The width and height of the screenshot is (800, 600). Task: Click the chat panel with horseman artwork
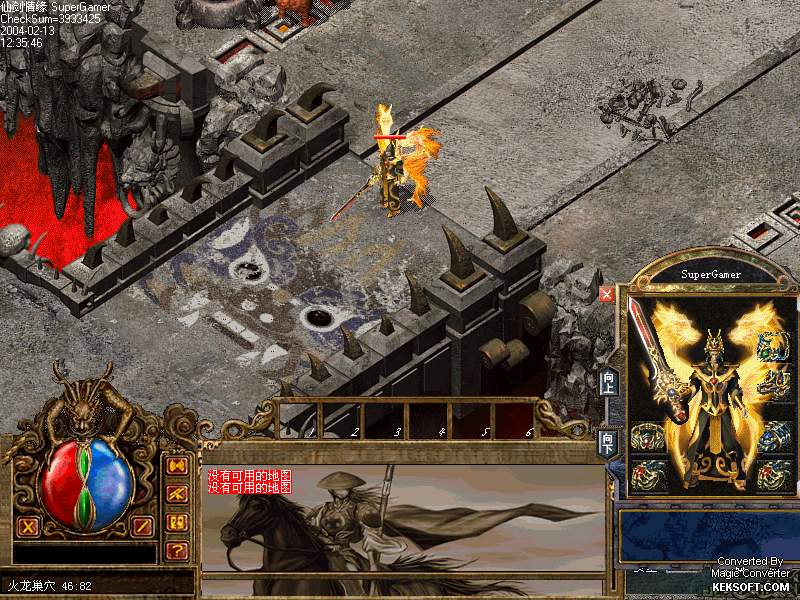[404, 519]
